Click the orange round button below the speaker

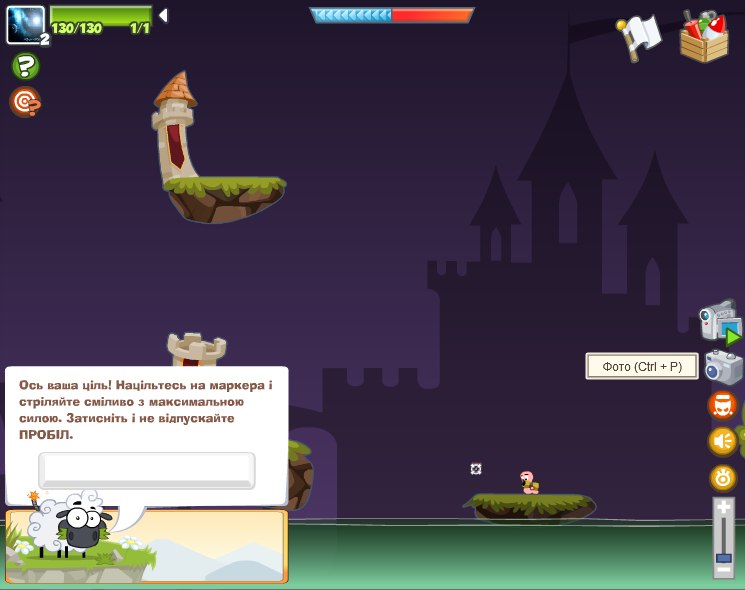coord(723,477)
